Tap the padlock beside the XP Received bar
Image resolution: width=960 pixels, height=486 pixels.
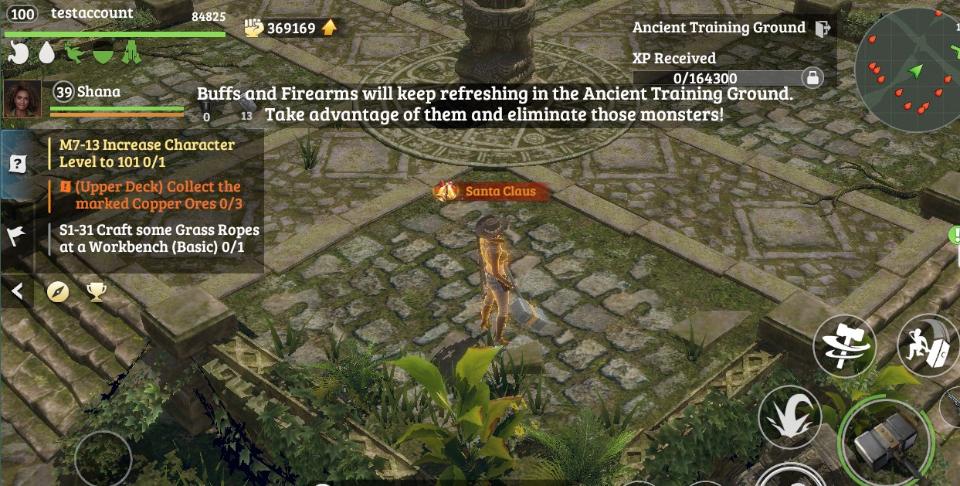point(813,77)
